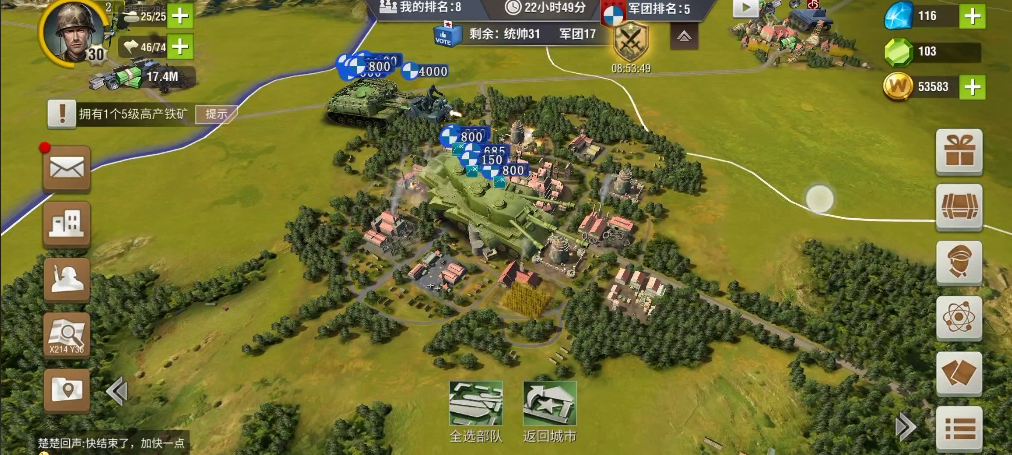Viewport: 1012px width, 455px height.
Task: Buy more blue diamonds with plus button
Action: [972, 16]
